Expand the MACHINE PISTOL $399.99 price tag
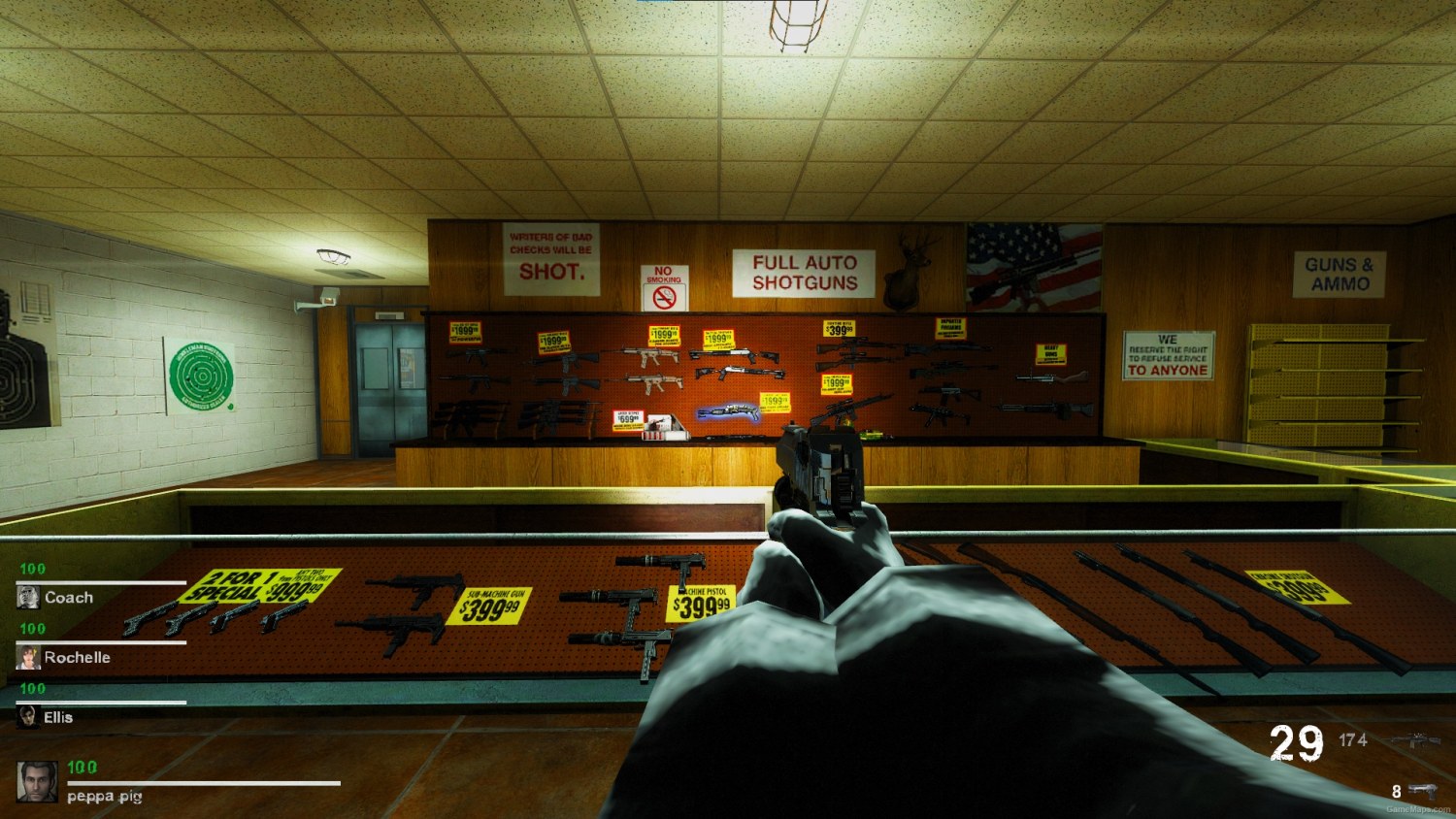 [x=701, y=604]
